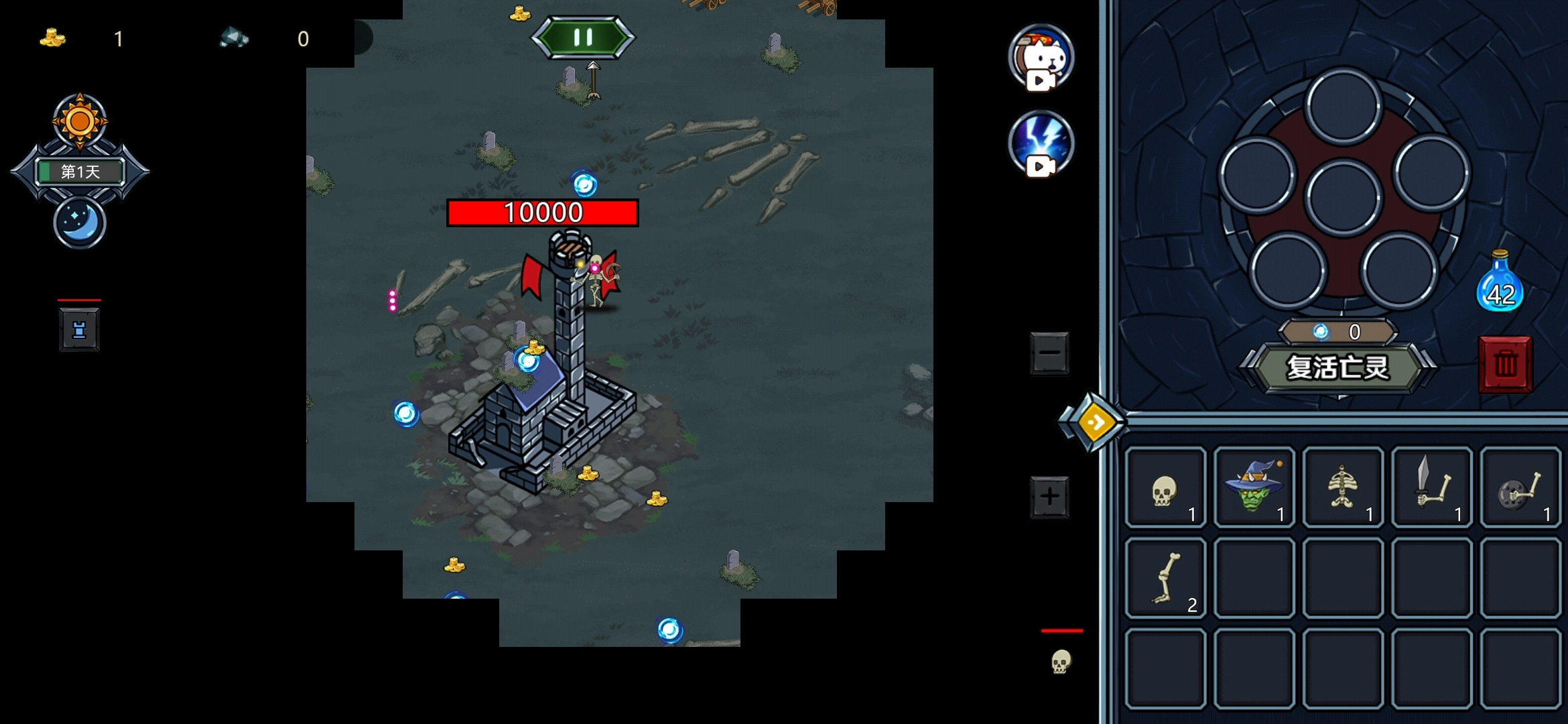
Task: Click the crescent moon night icon
Action: point(80,223)
